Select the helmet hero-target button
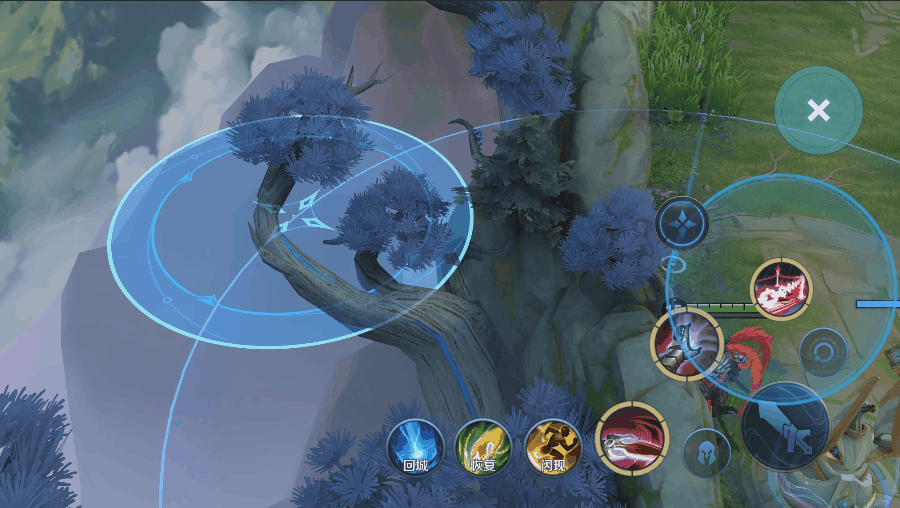The image size is (900, 508). pyautogui.click(x=706, y=452)
